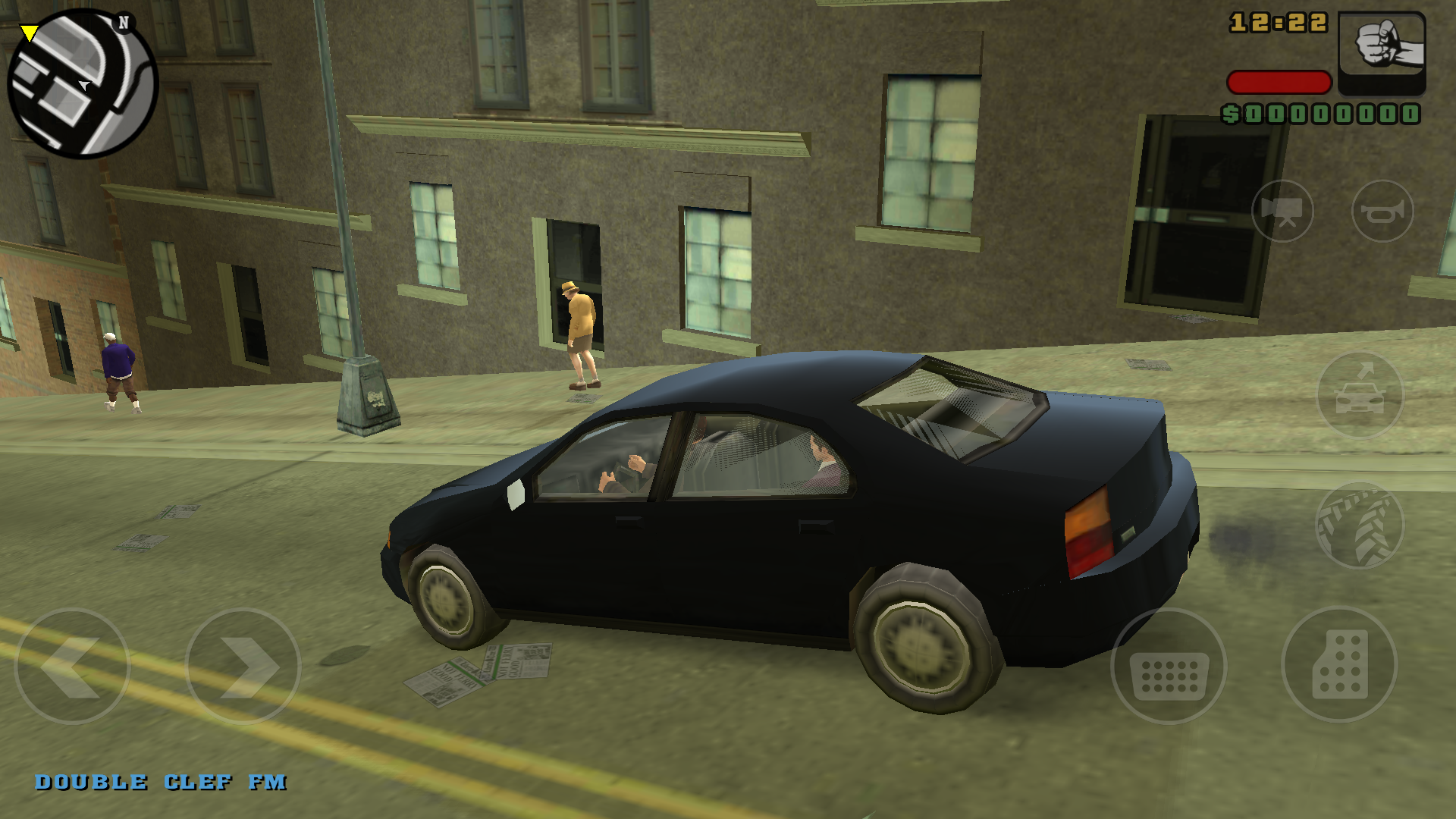Tap the minimap radar in the corner

tap(80, 83)
